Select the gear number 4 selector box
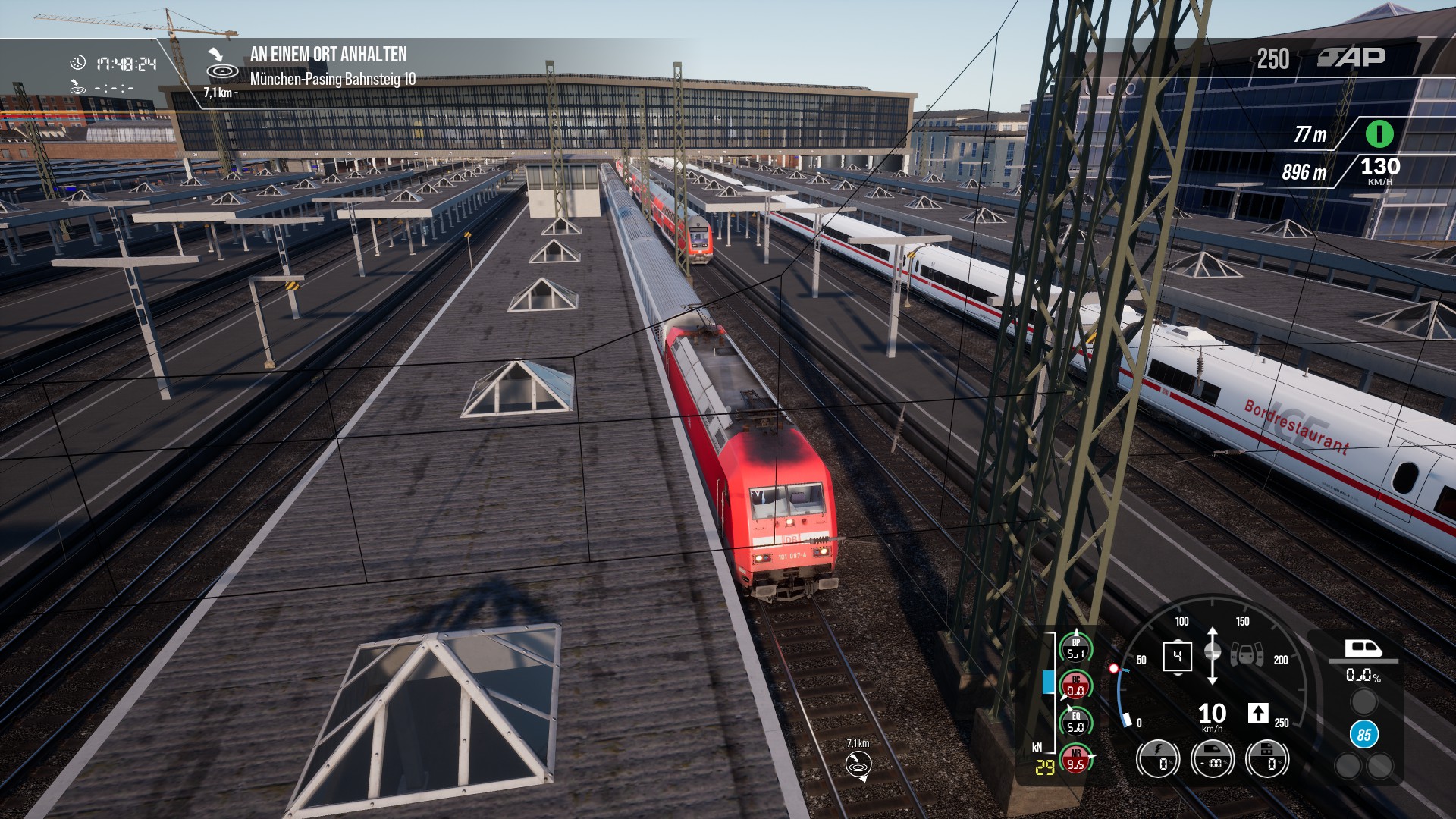Viewport: 1456px width, 819px height. point(1177,656)
